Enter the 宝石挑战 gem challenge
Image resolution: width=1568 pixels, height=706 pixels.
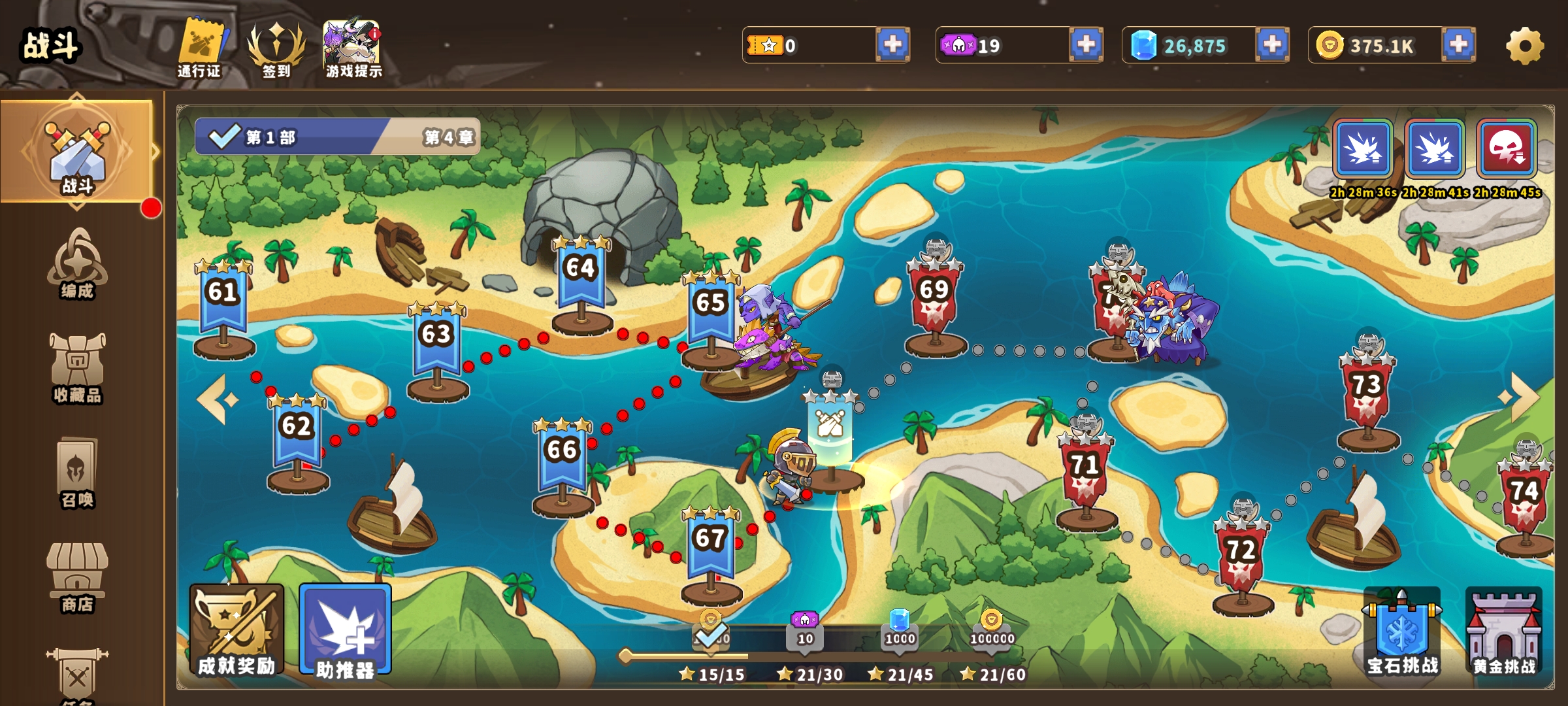coord(1402,631)
